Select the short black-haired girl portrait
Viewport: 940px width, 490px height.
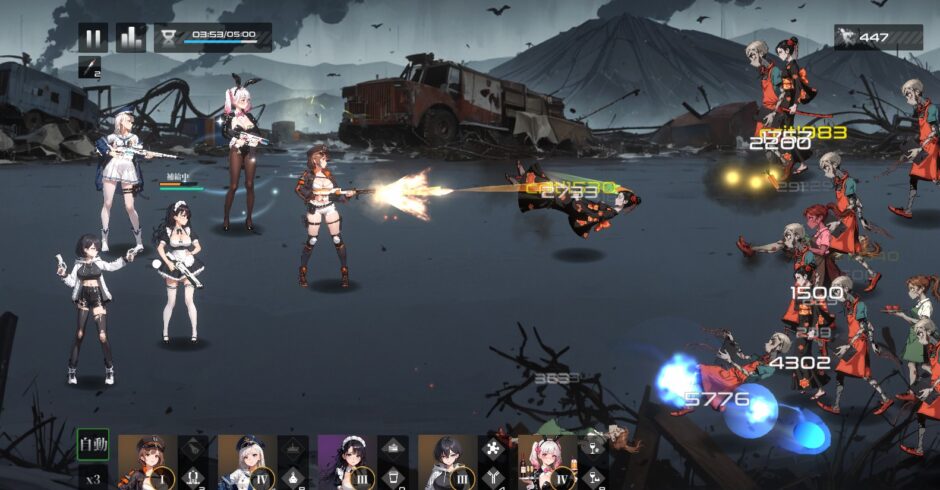coord(447,462)
